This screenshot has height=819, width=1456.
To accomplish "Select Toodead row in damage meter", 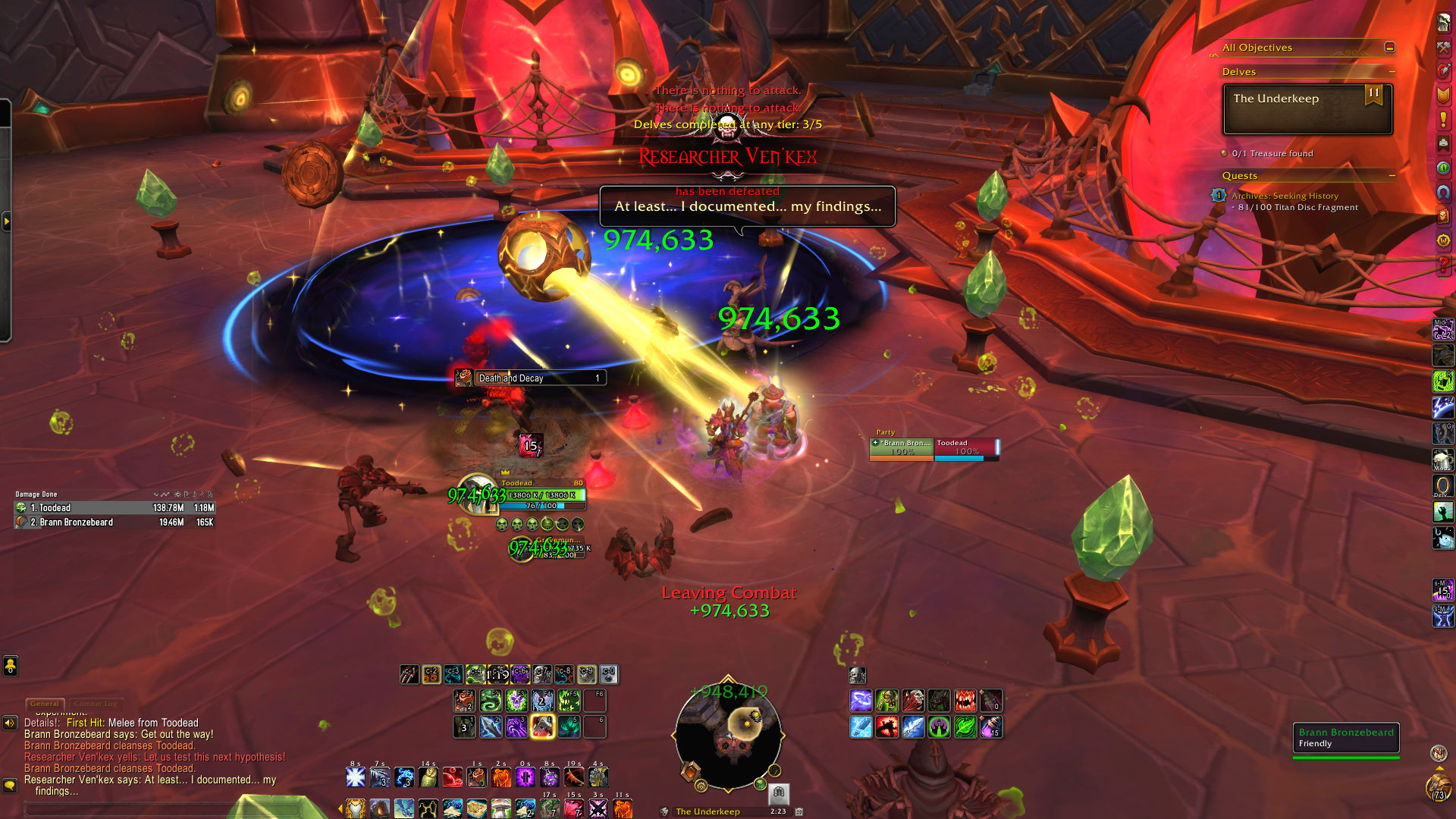I will [115, 508].
